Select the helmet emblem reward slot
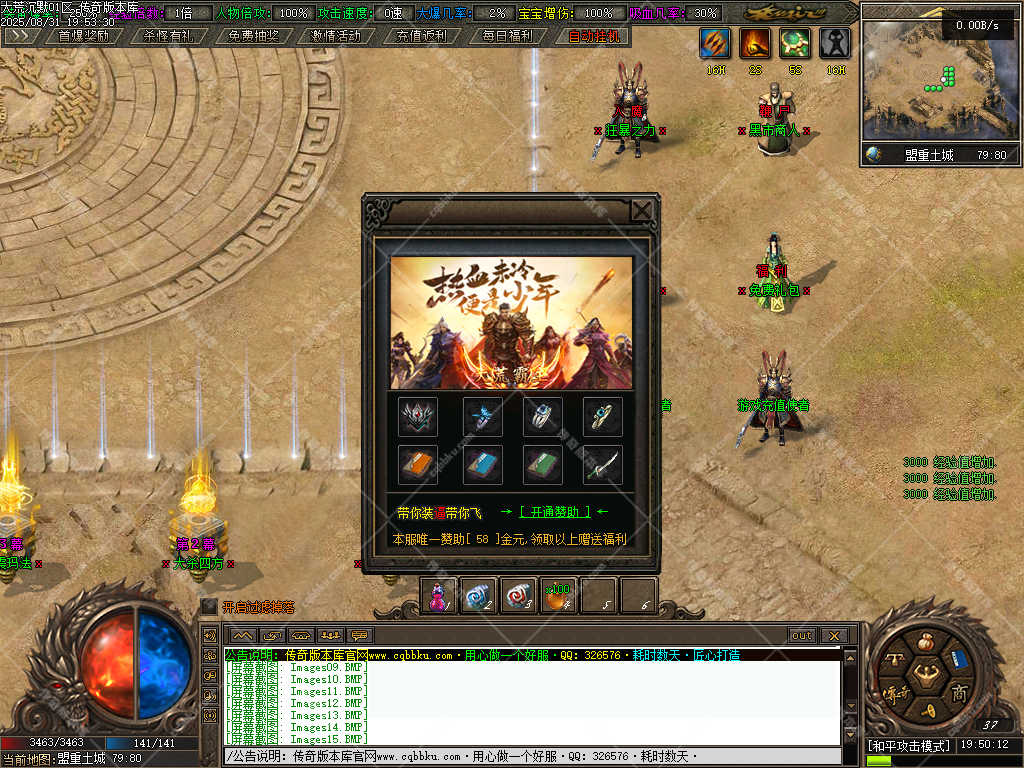Image resolution: width=1024 pixels, height=768 pixels. click(418, 416)
